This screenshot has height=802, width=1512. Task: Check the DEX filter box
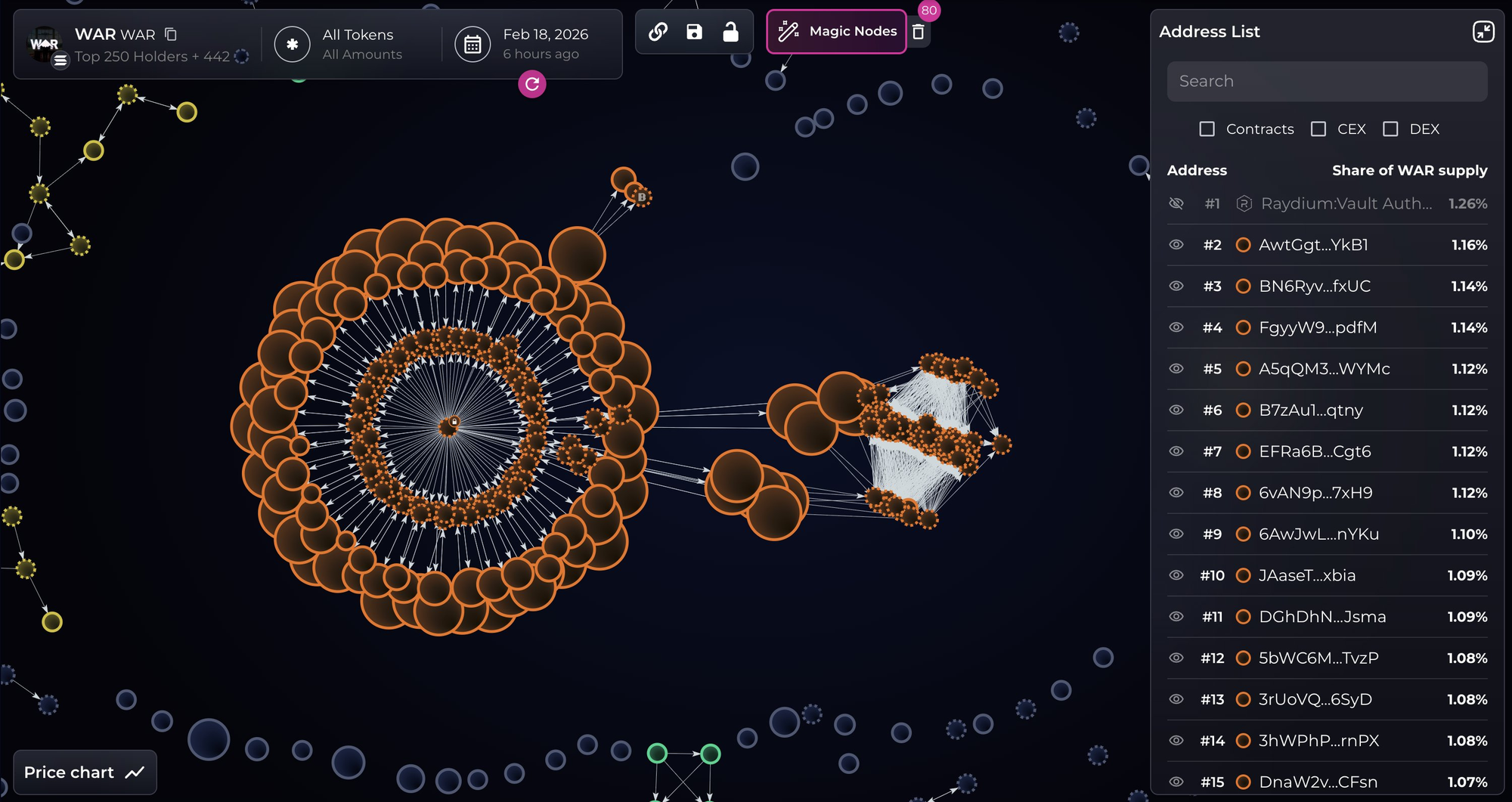(x=1390, y=129)
